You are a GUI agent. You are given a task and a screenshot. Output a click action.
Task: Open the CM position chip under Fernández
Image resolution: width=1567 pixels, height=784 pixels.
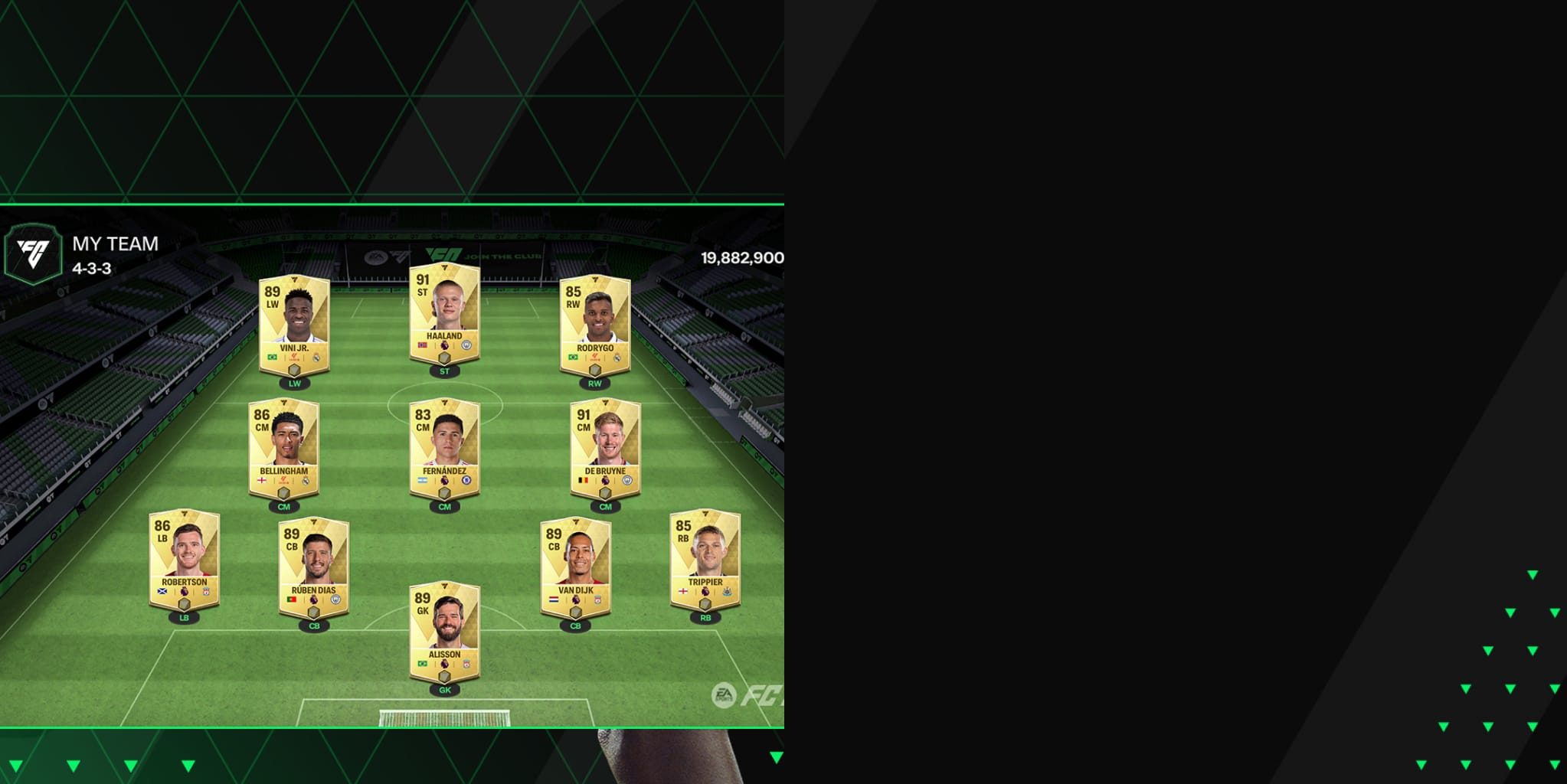click(443, 506)
